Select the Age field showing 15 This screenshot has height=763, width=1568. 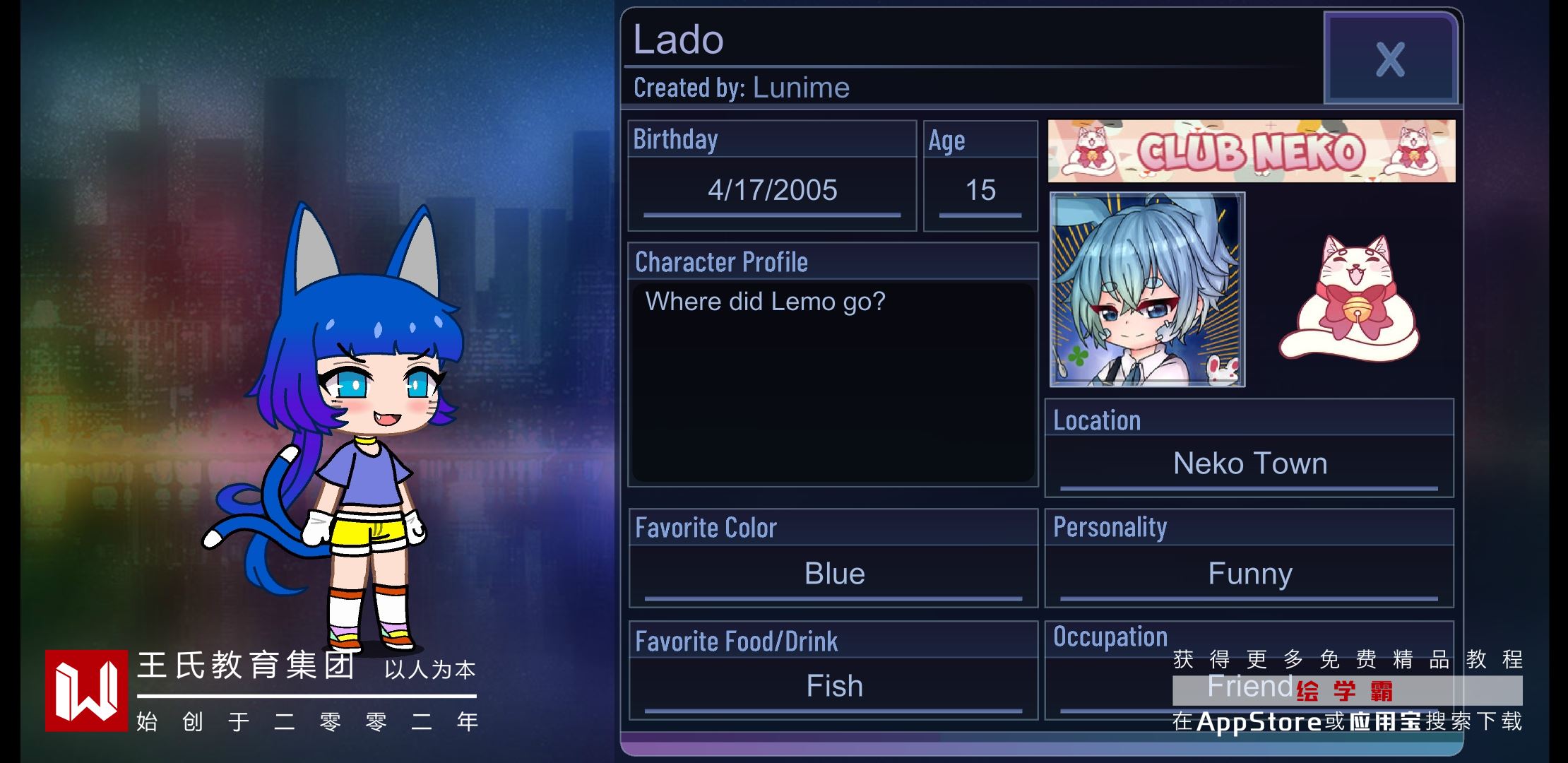click(980, 191)
